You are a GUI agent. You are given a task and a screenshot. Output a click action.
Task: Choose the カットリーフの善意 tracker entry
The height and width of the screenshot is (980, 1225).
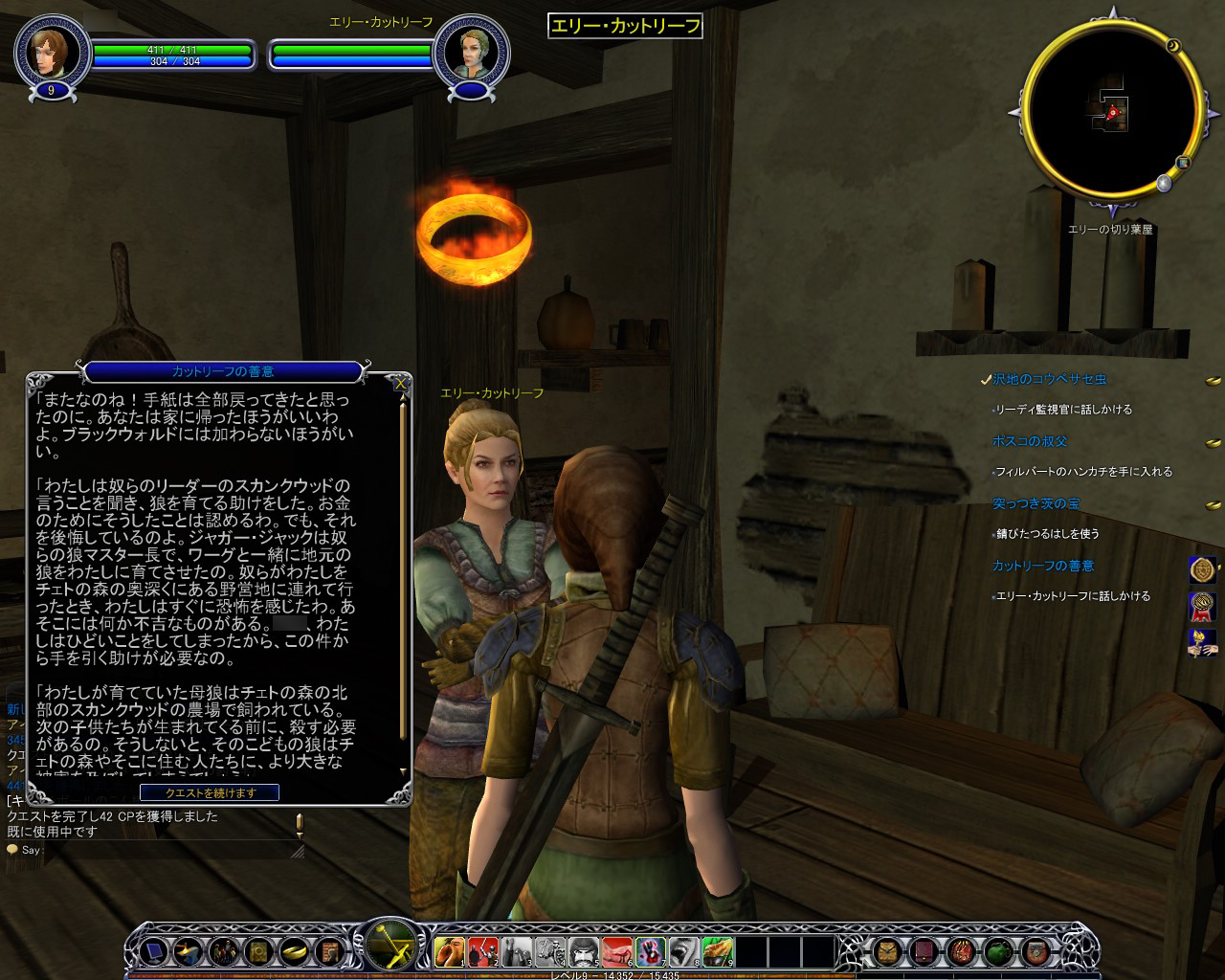(1042, 566)
